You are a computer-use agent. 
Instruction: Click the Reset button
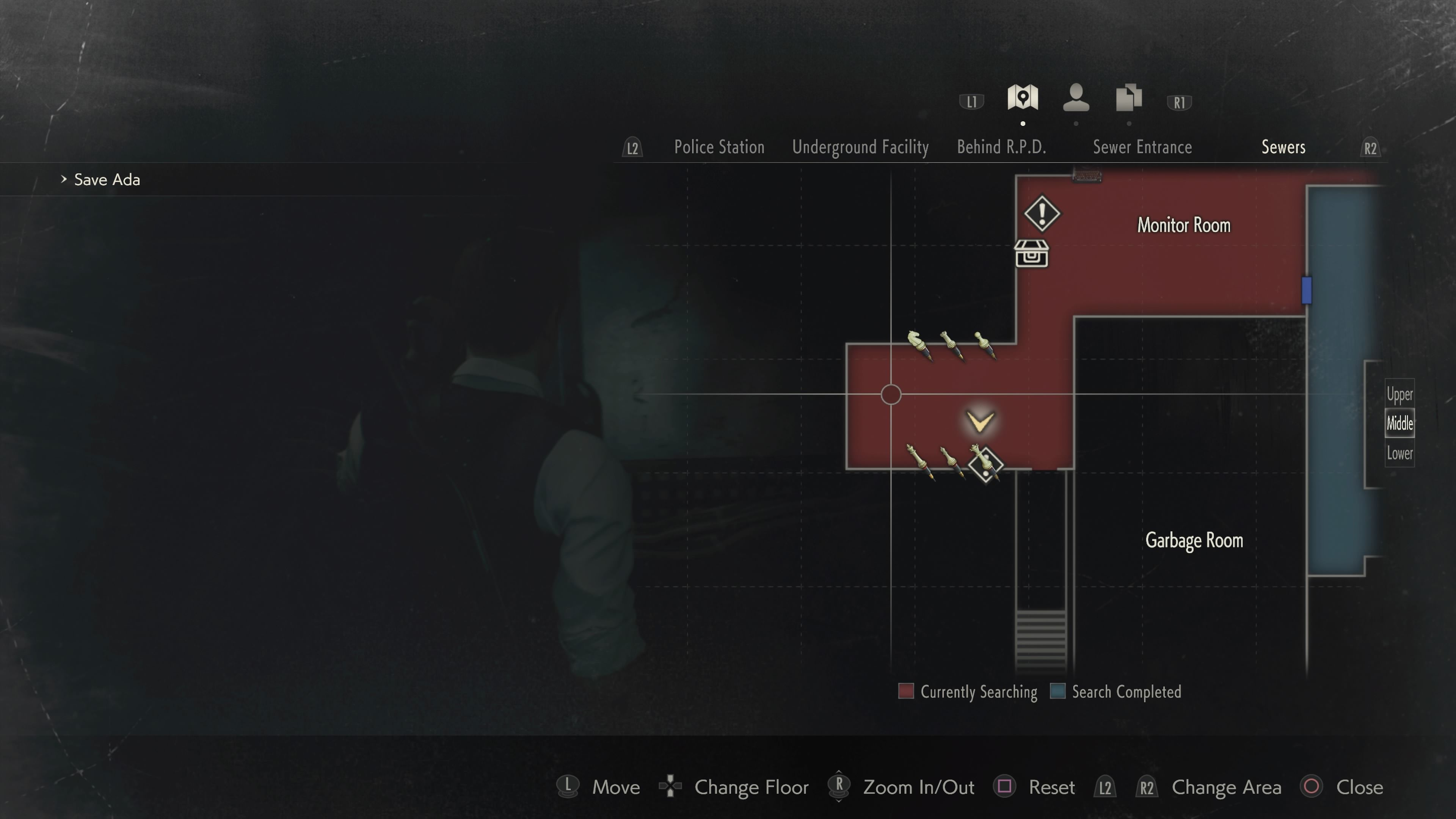pyautogui.click(x=1051, y=787)
